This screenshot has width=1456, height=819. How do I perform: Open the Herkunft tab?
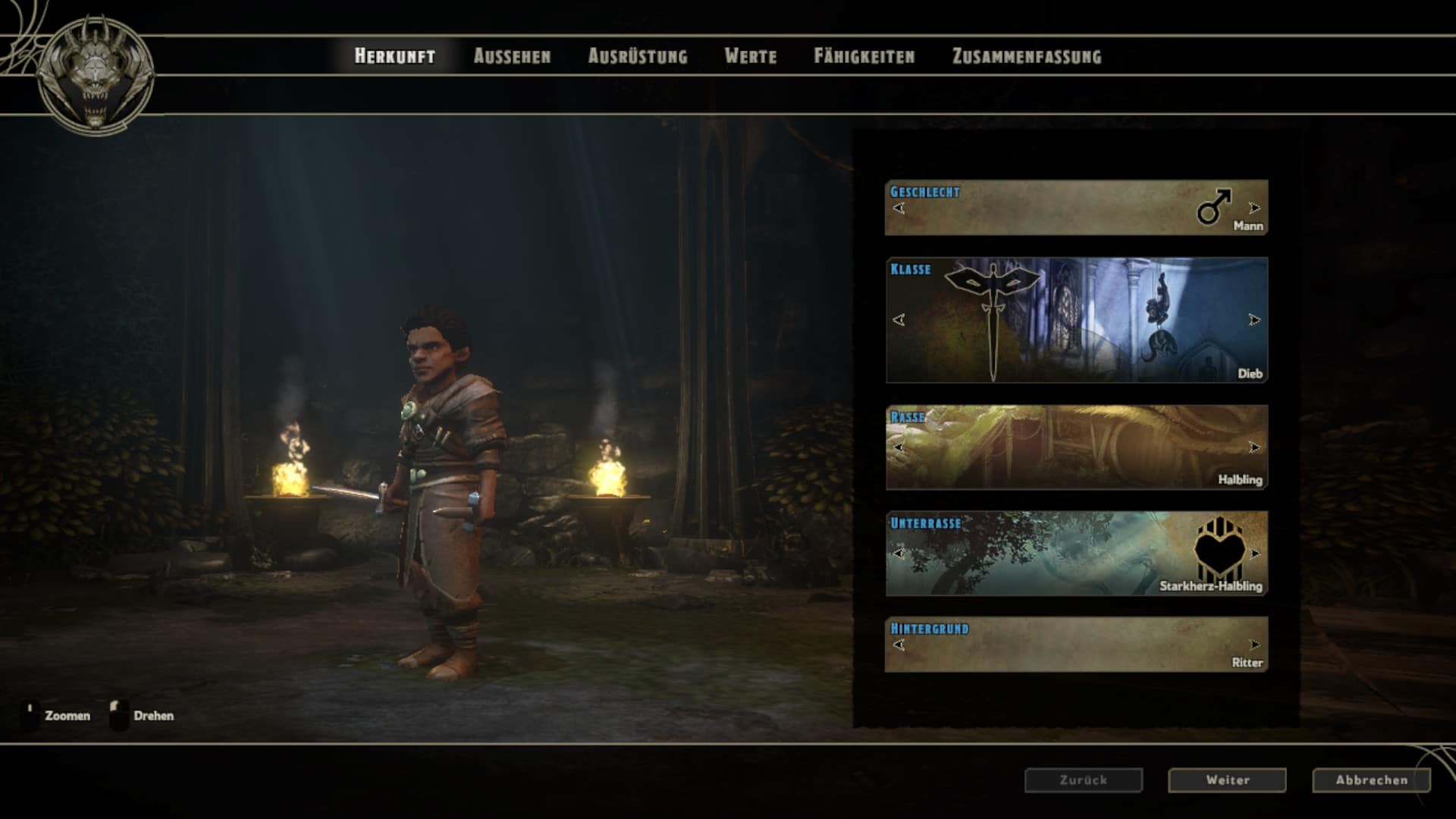pos(394,56)
